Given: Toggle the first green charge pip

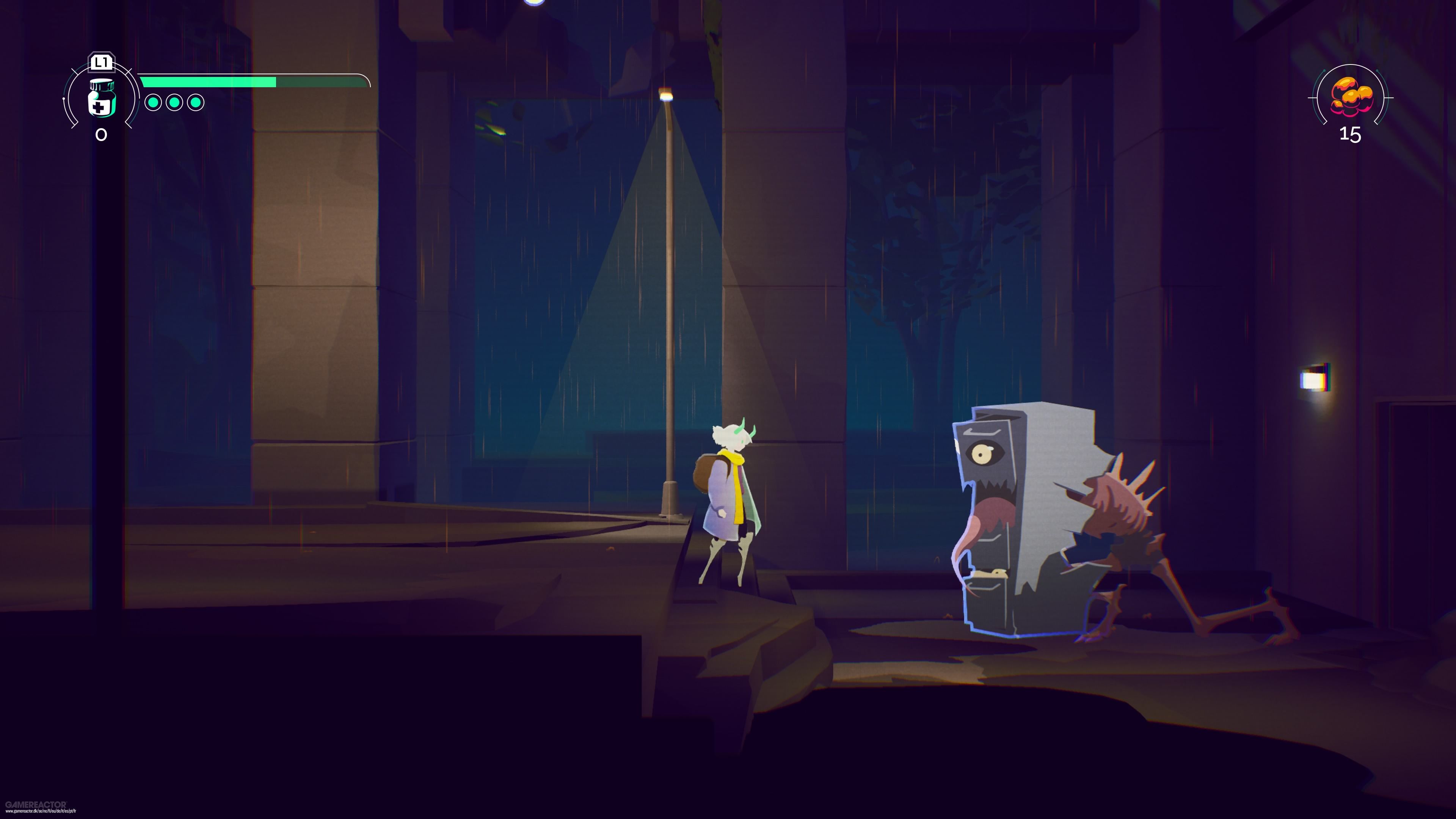Looking at the screenshot, I should 153,102.
